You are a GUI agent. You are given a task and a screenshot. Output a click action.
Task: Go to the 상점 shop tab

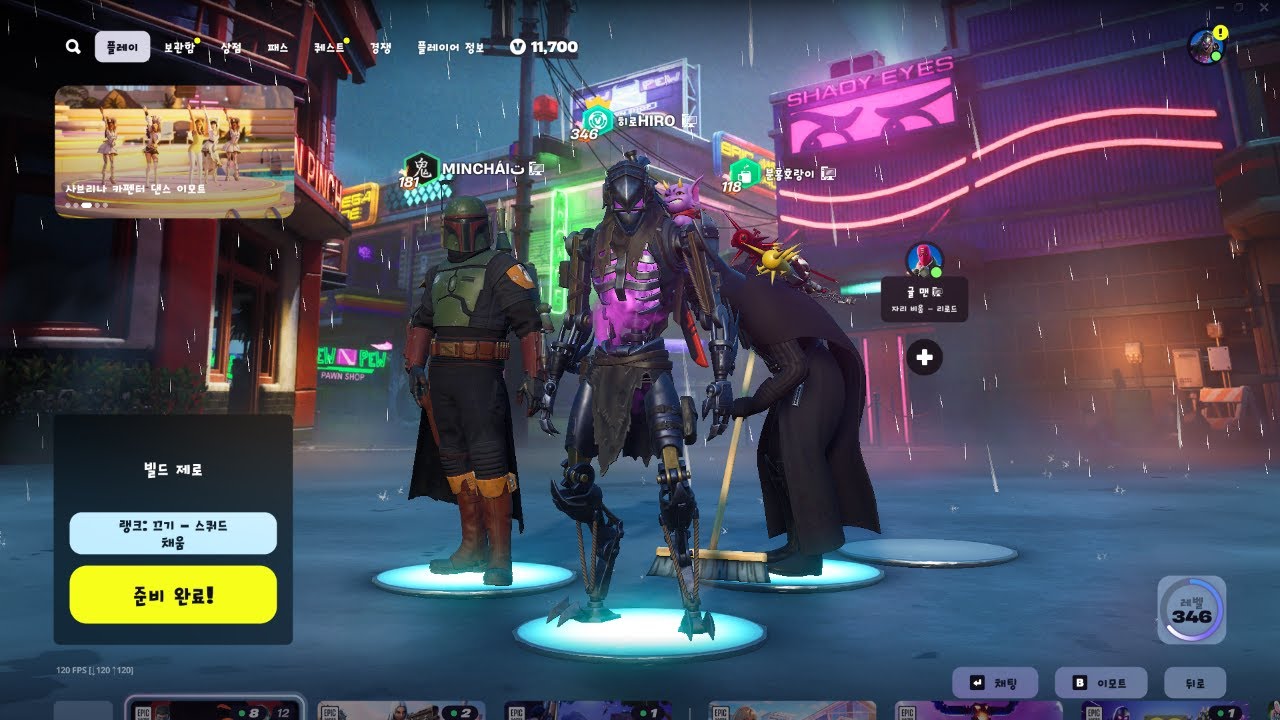(x=231, y=47)
